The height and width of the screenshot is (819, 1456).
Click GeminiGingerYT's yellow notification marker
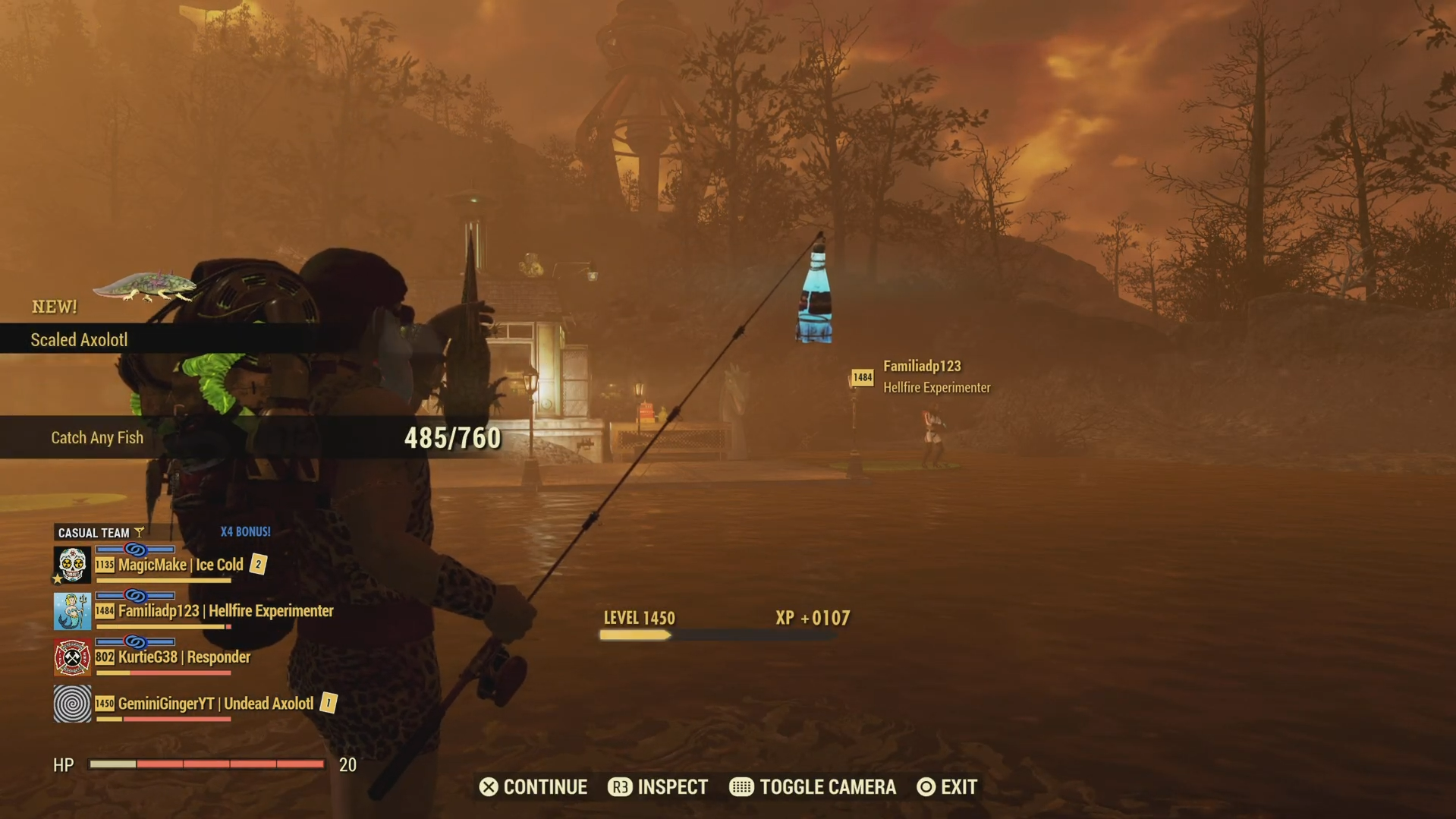pyautogui.click(x=328, y=704)
